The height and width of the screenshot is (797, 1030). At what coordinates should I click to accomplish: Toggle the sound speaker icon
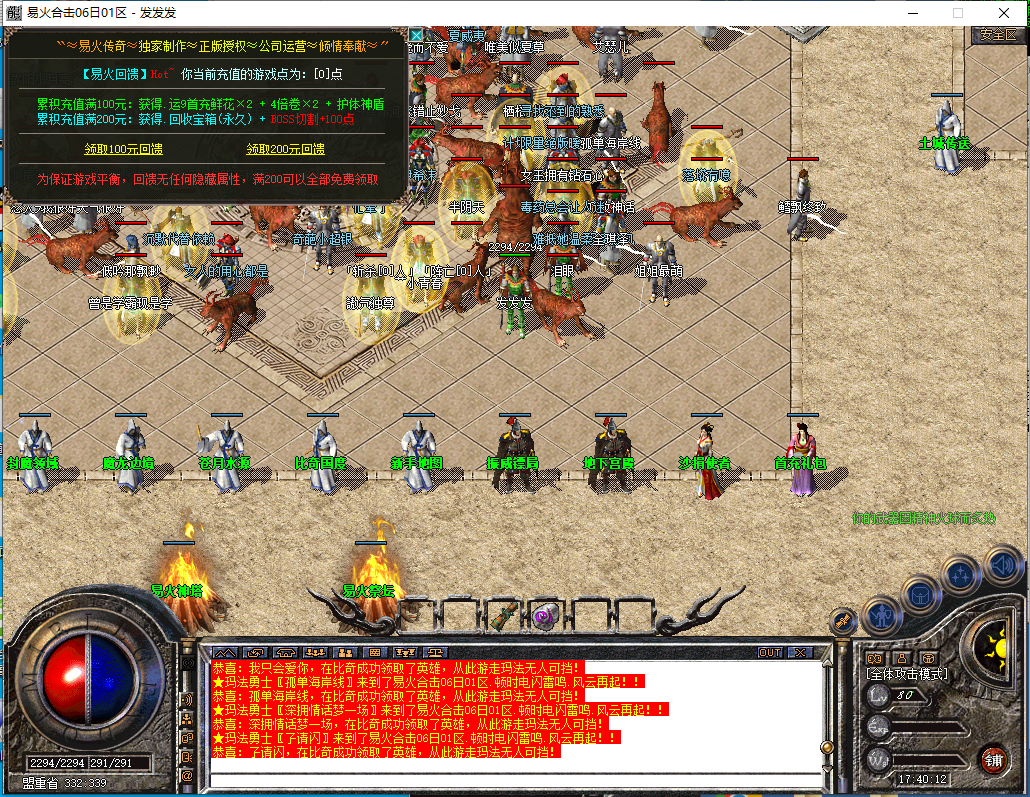[1000, 565]
